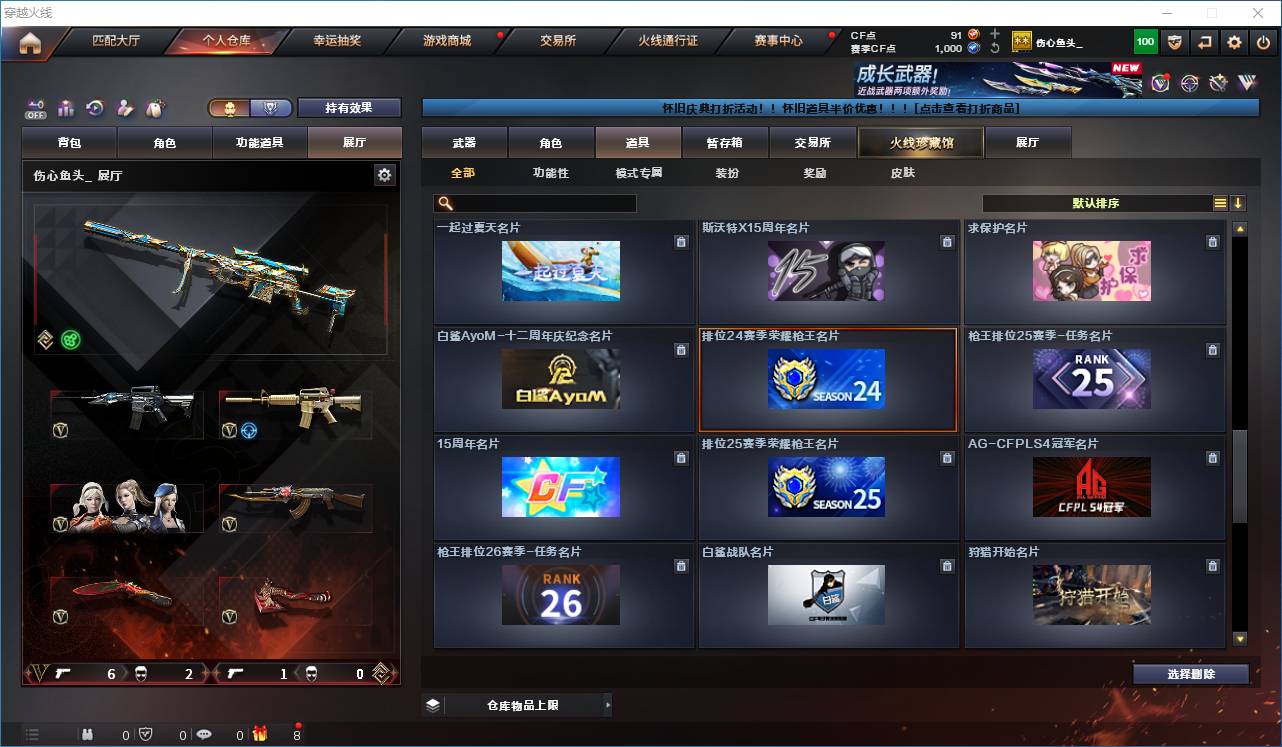Open the settings gear in the top right
The height and width of the screenshot is (747, 1282).
(1232, 41)
